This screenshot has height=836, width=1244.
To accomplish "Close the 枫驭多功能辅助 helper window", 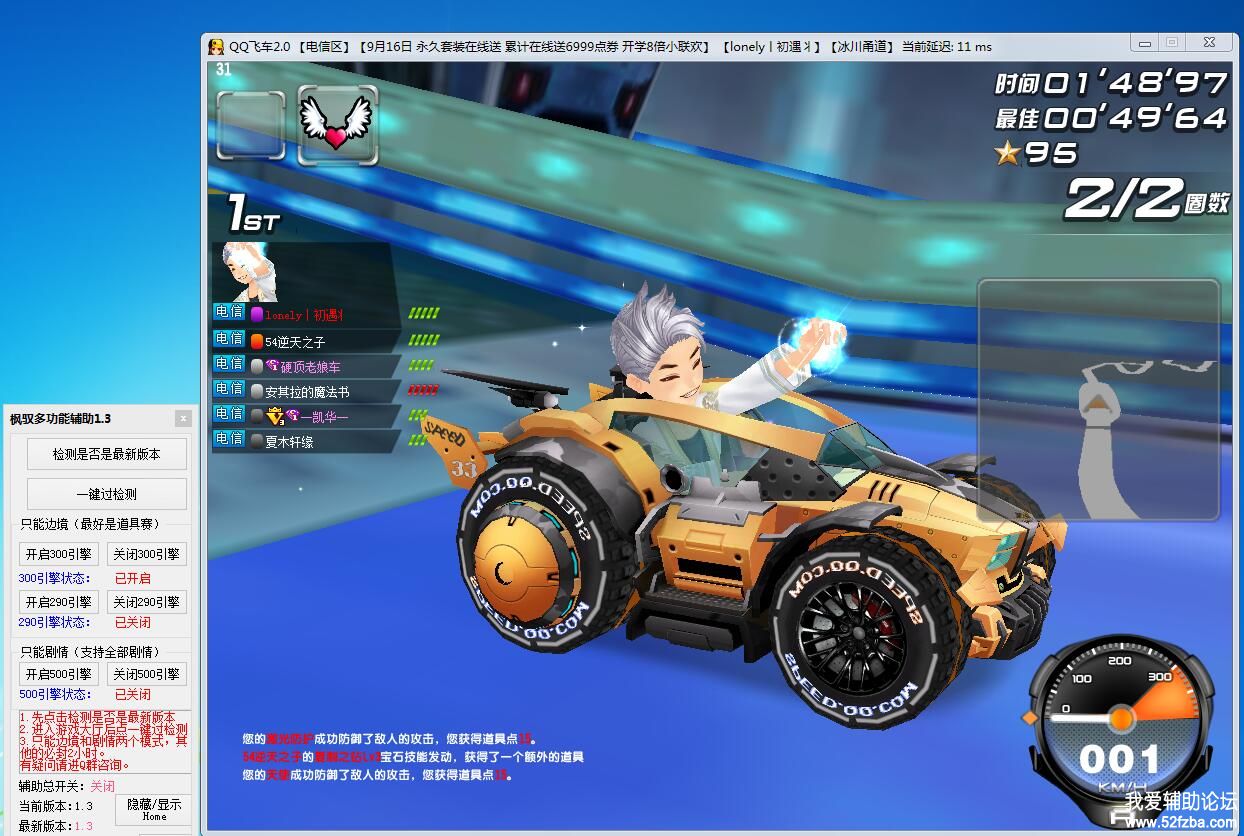I will [x=183, y=418].
